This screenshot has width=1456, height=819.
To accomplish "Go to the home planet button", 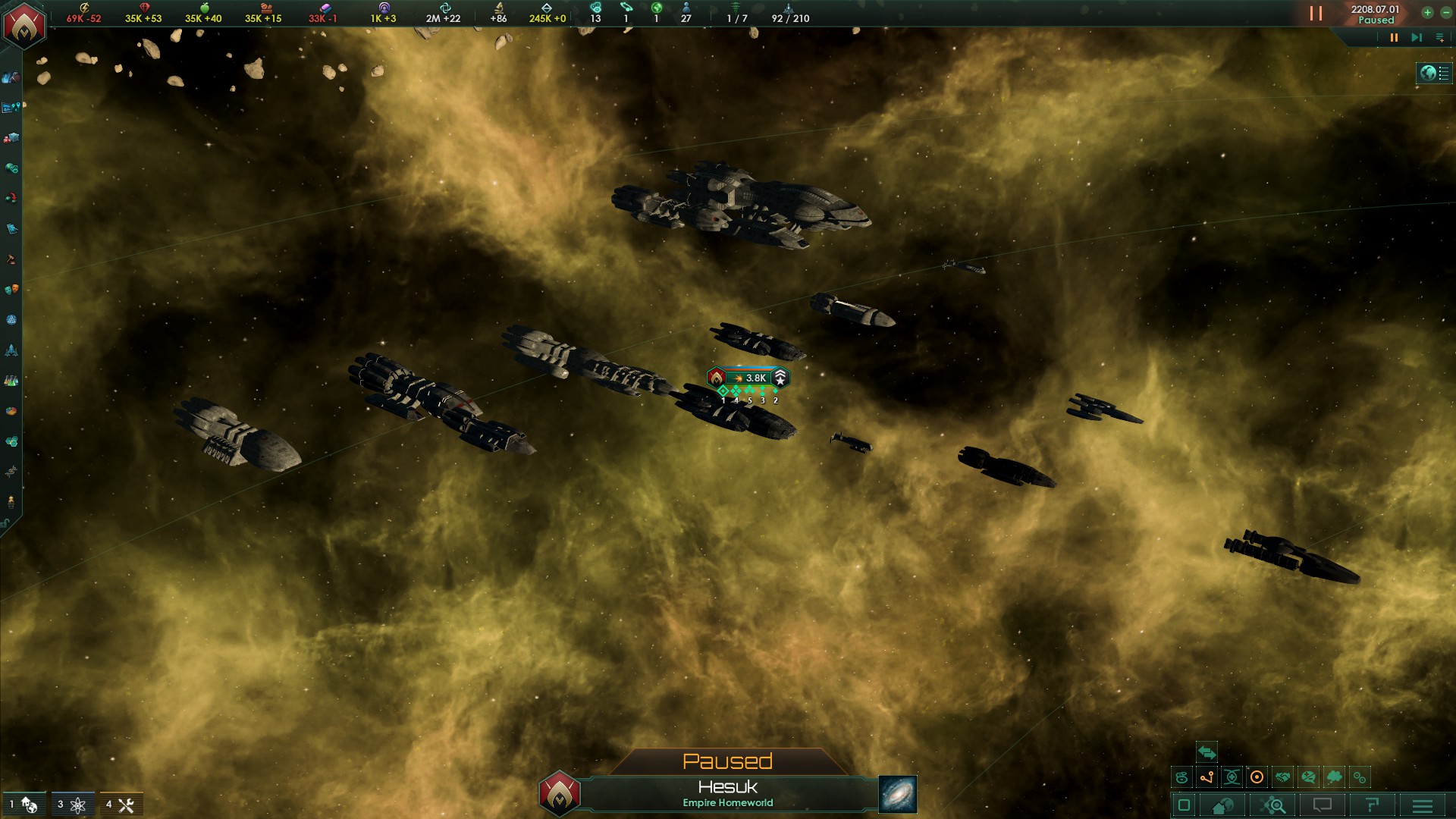I will pyautogui.click(x=1222, y=805).
